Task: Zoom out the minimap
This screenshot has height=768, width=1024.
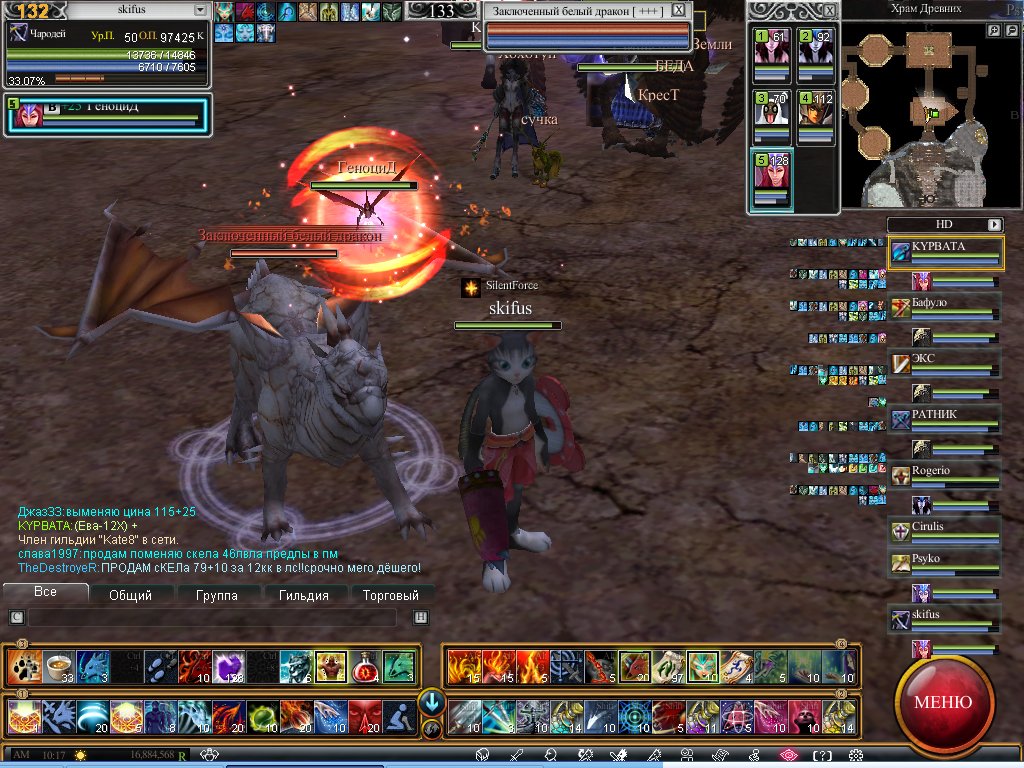Action: click(1012, 31)
